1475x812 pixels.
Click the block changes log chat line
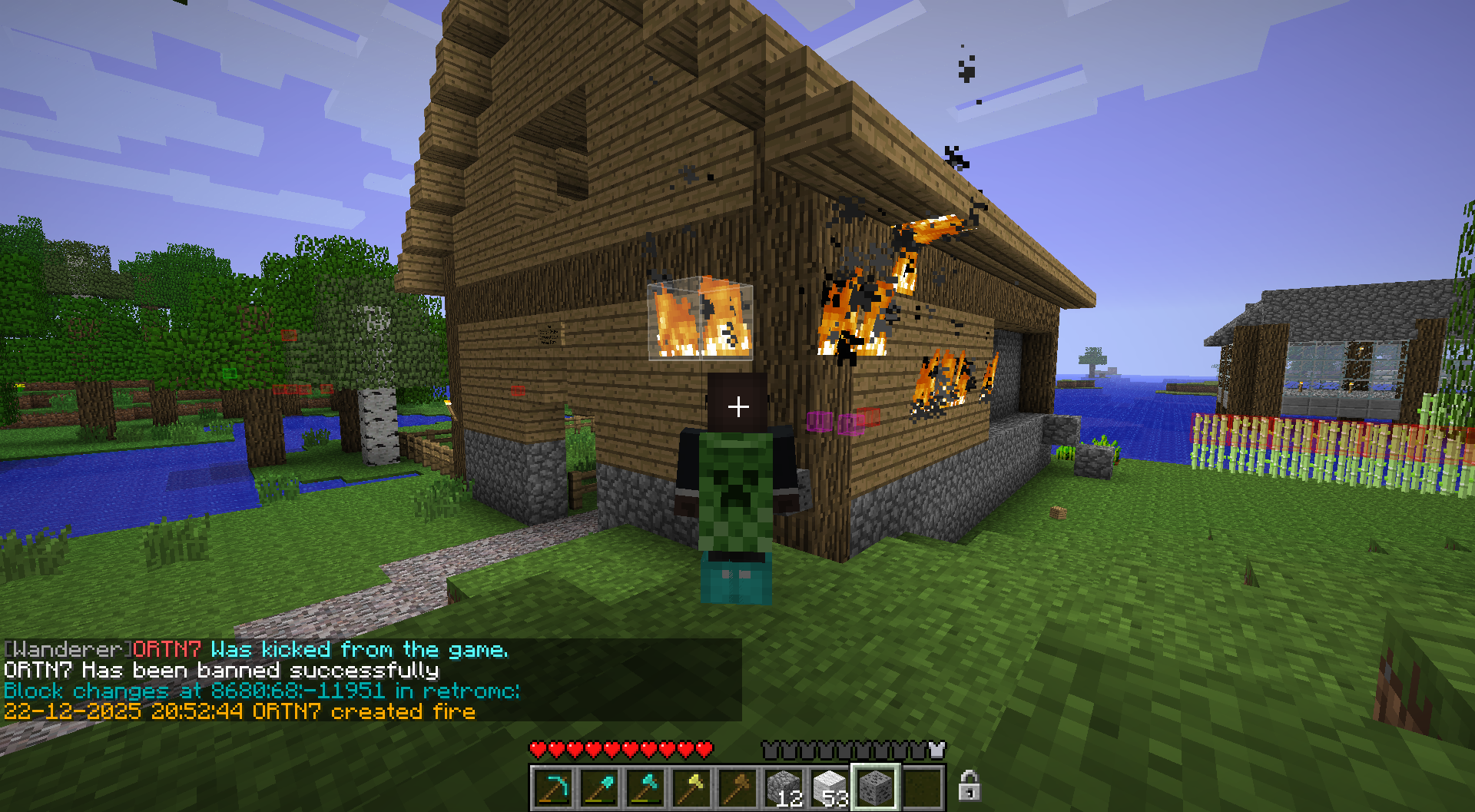point(261,691)
